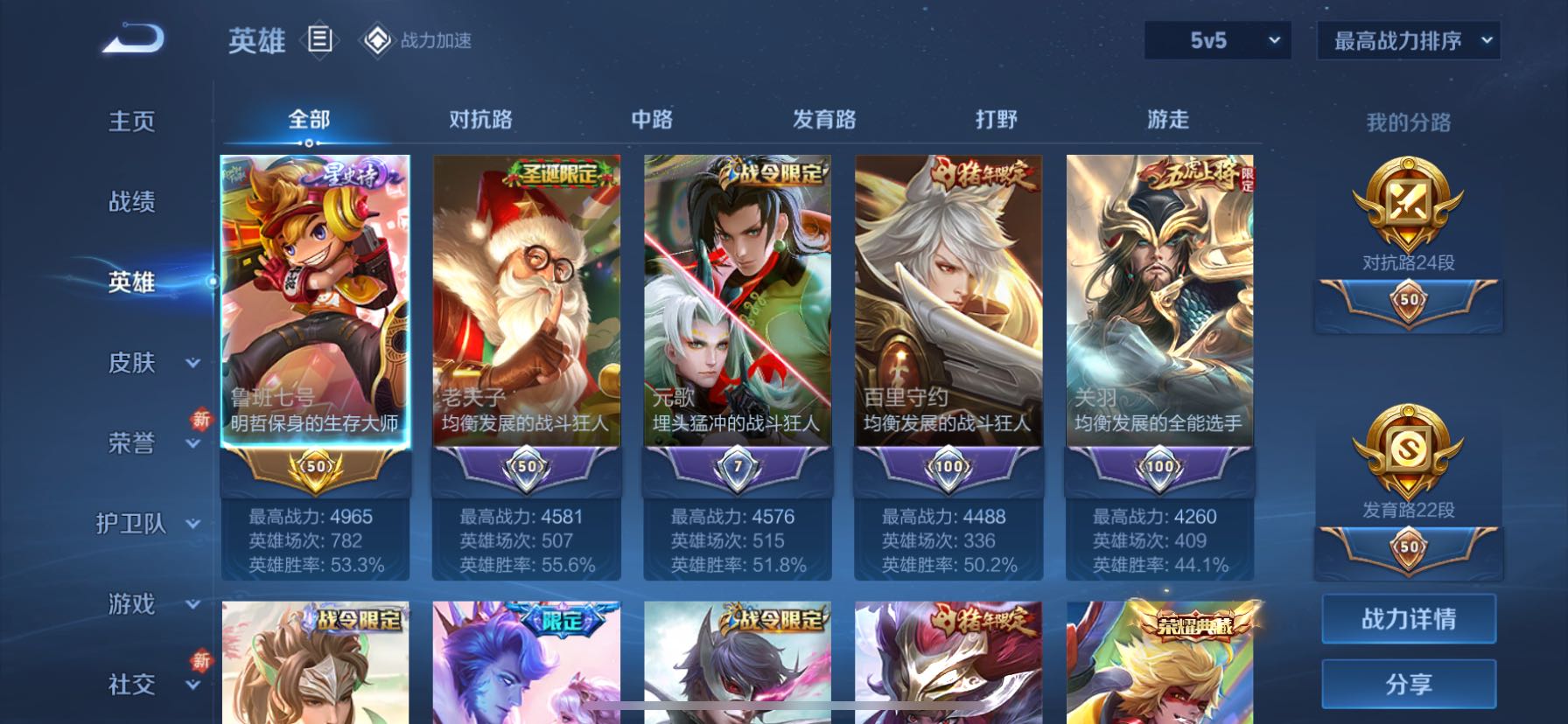The width and height of the screenshot is (1568, 724).
Task: Tap the back arrow icon in top left
Action: tap(133, 39)
